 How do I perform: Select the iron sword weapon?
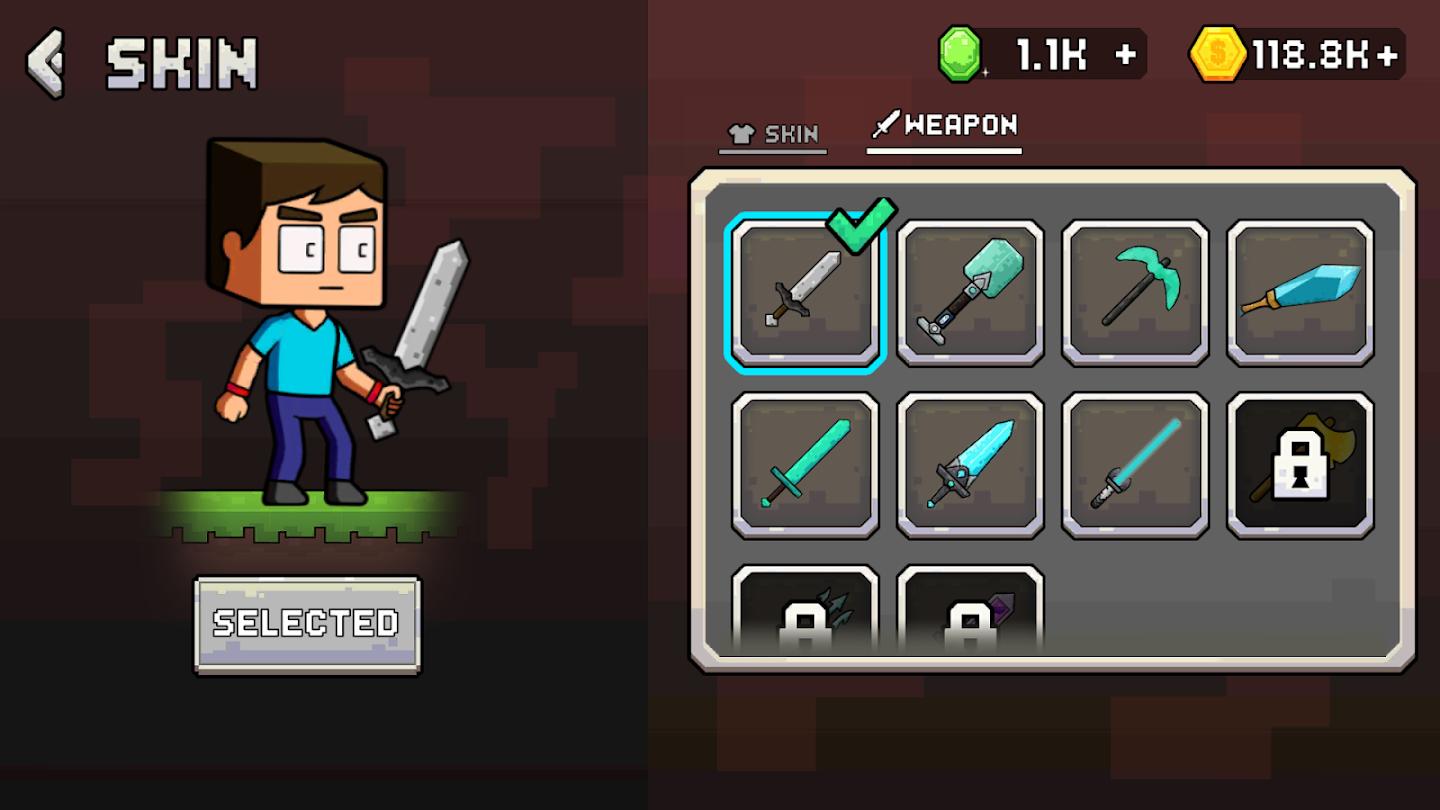click(x=804, y=290)
